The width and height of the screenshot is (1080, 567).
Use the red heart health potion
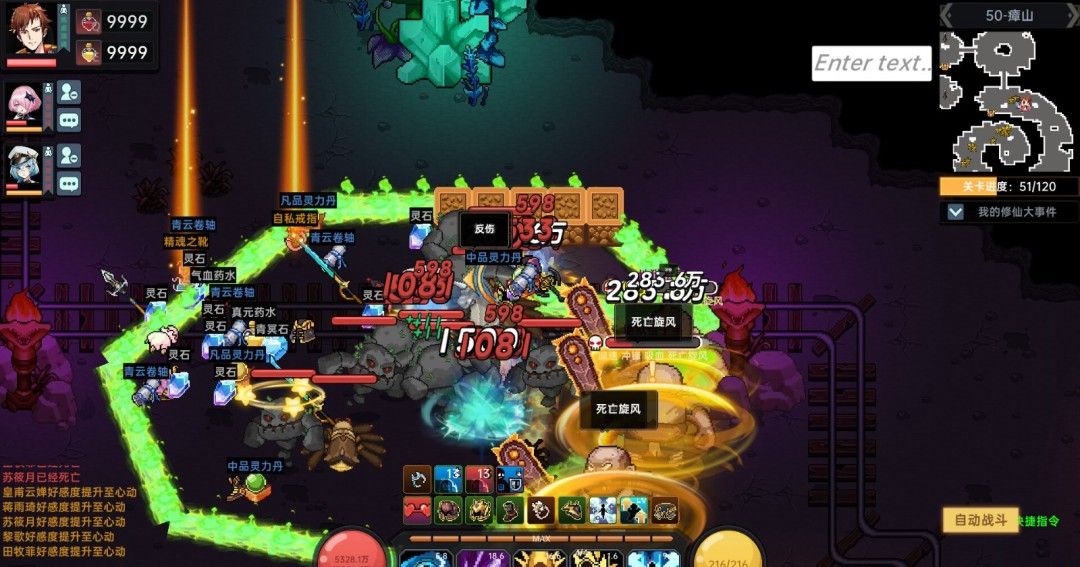89,22
